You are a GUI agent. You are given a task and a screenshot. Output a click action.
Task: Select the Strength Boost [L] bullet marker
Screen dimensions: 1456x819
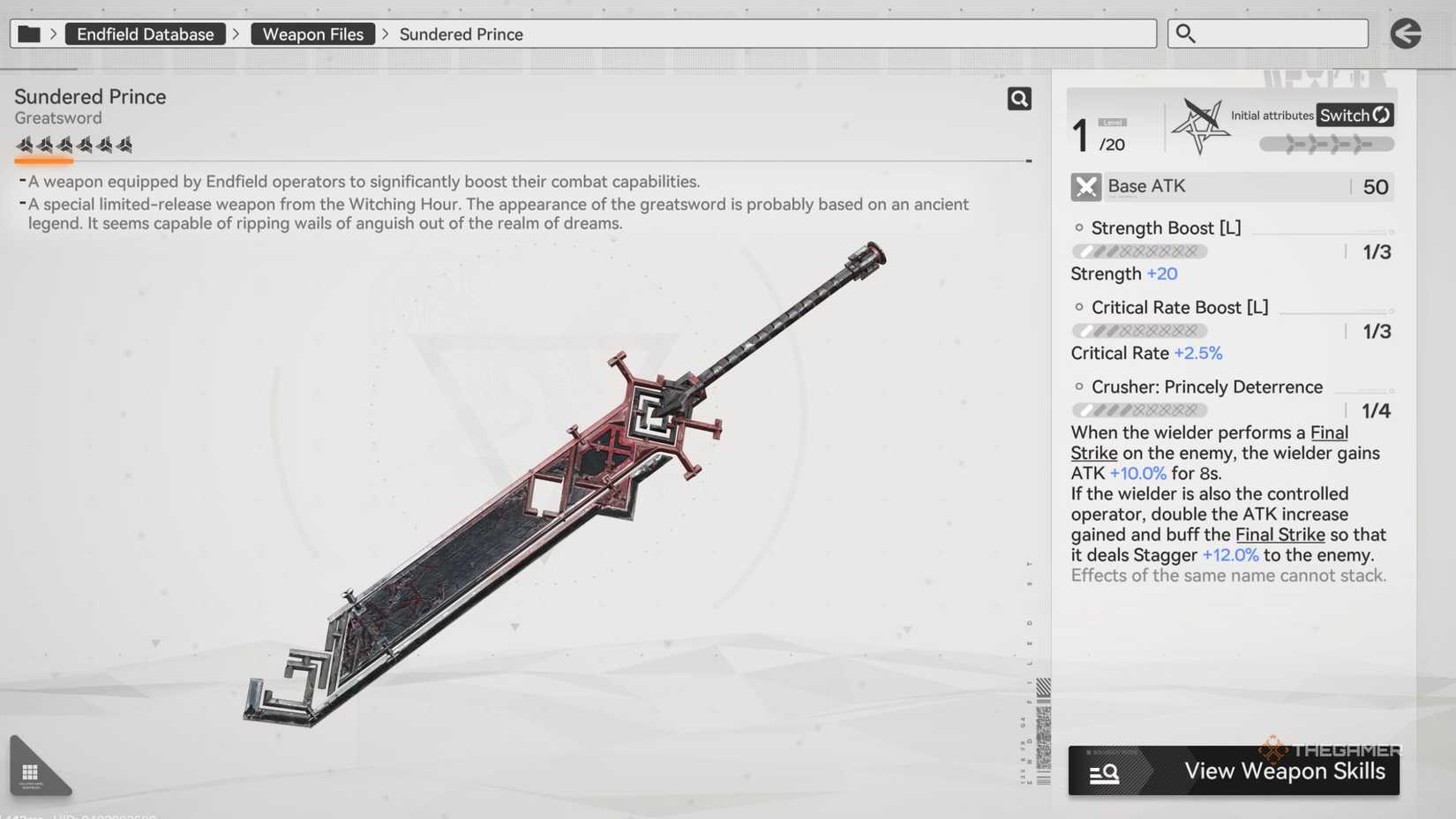pyautogui.click(x=1079, y=227)
